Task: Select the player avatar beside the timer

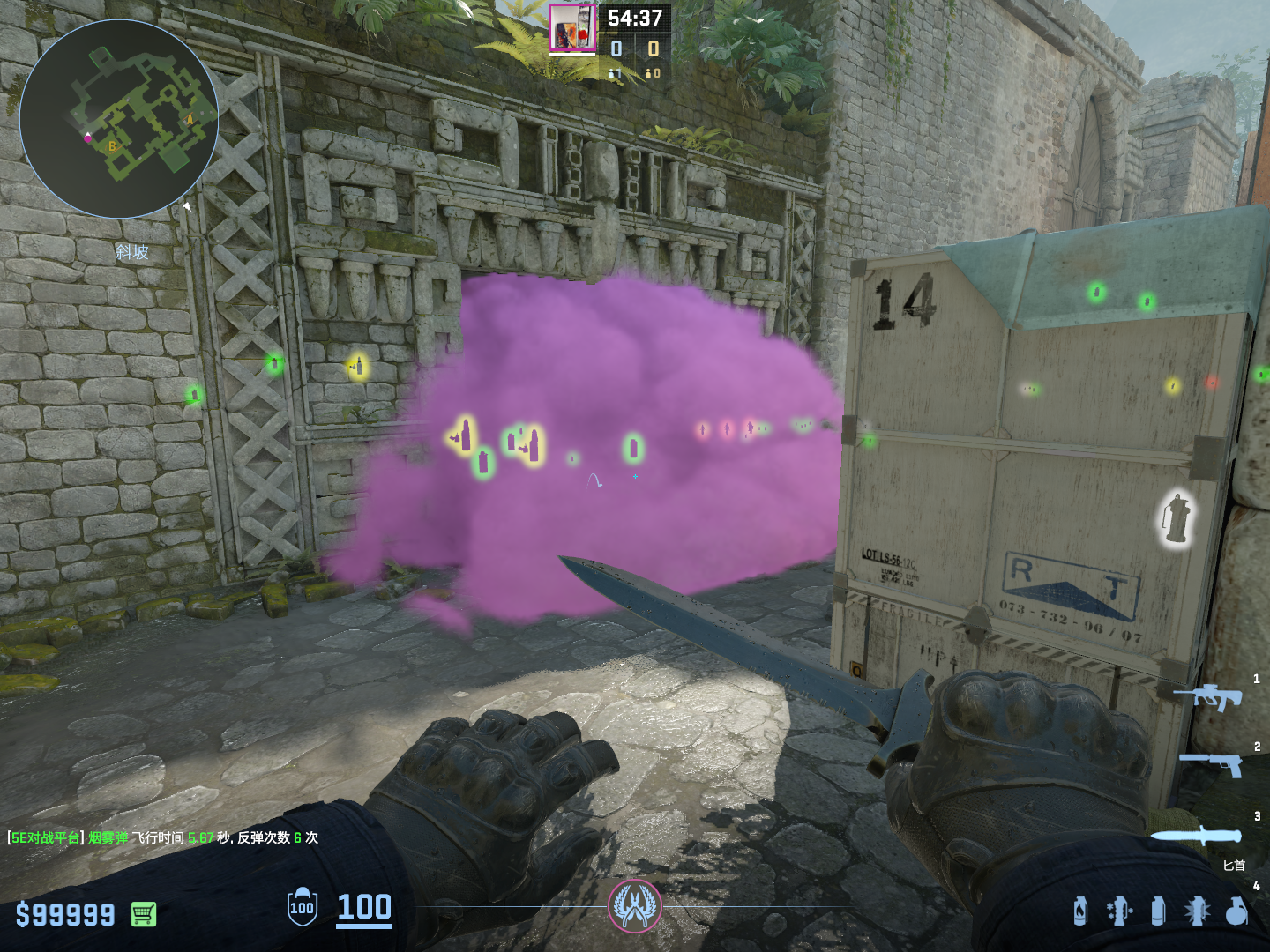Action: (x=571, y=28)
